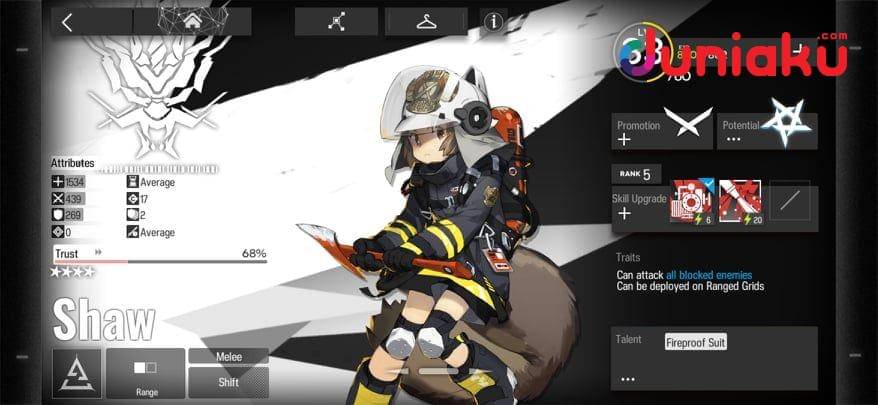Open the Promotion panel
This screenshot has width=878, height=405.
pyautogui.click(x=662, y=131)
